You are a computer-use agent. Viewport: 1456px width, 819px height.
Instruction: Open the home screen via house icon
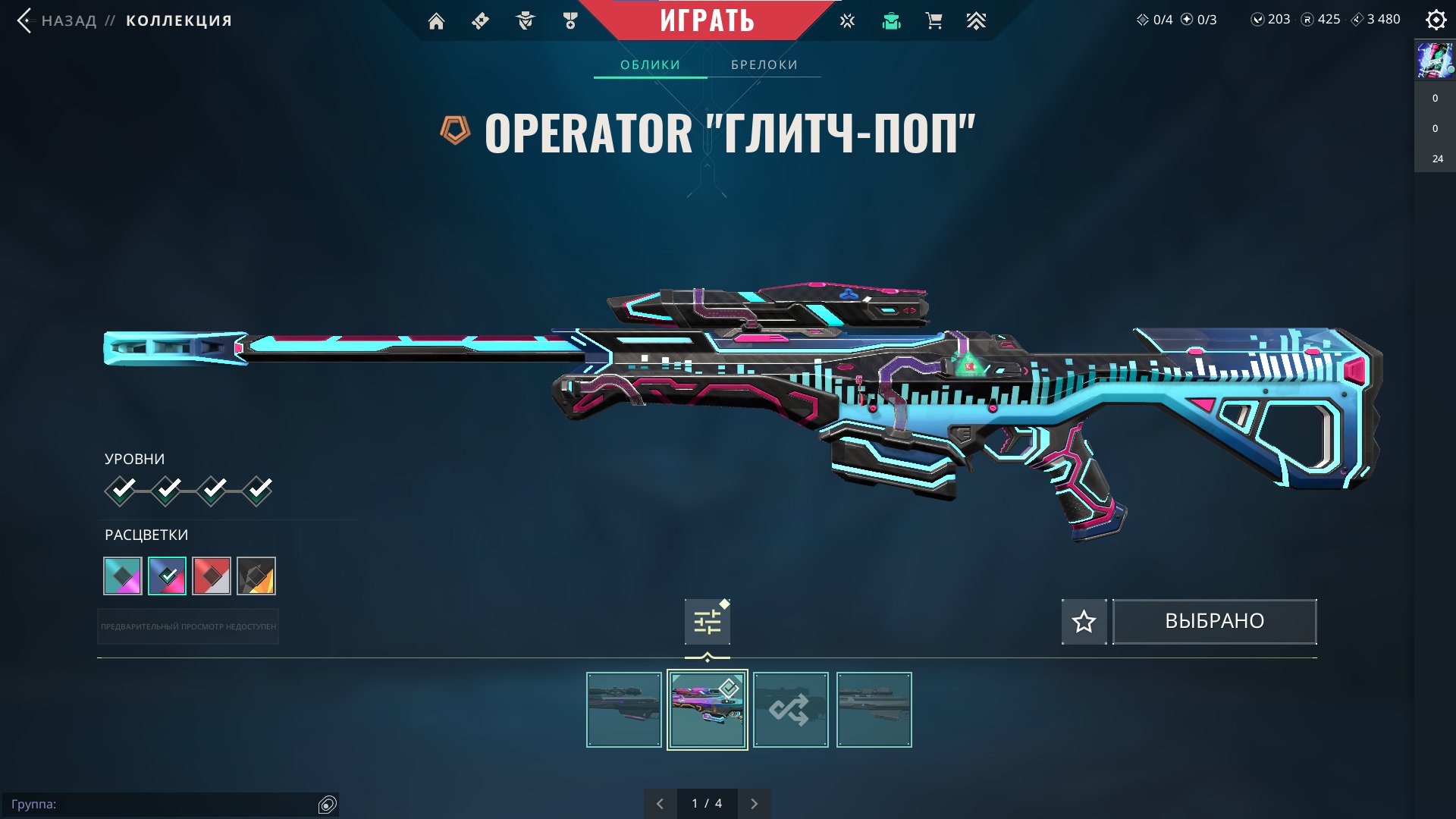pos(436,21)
